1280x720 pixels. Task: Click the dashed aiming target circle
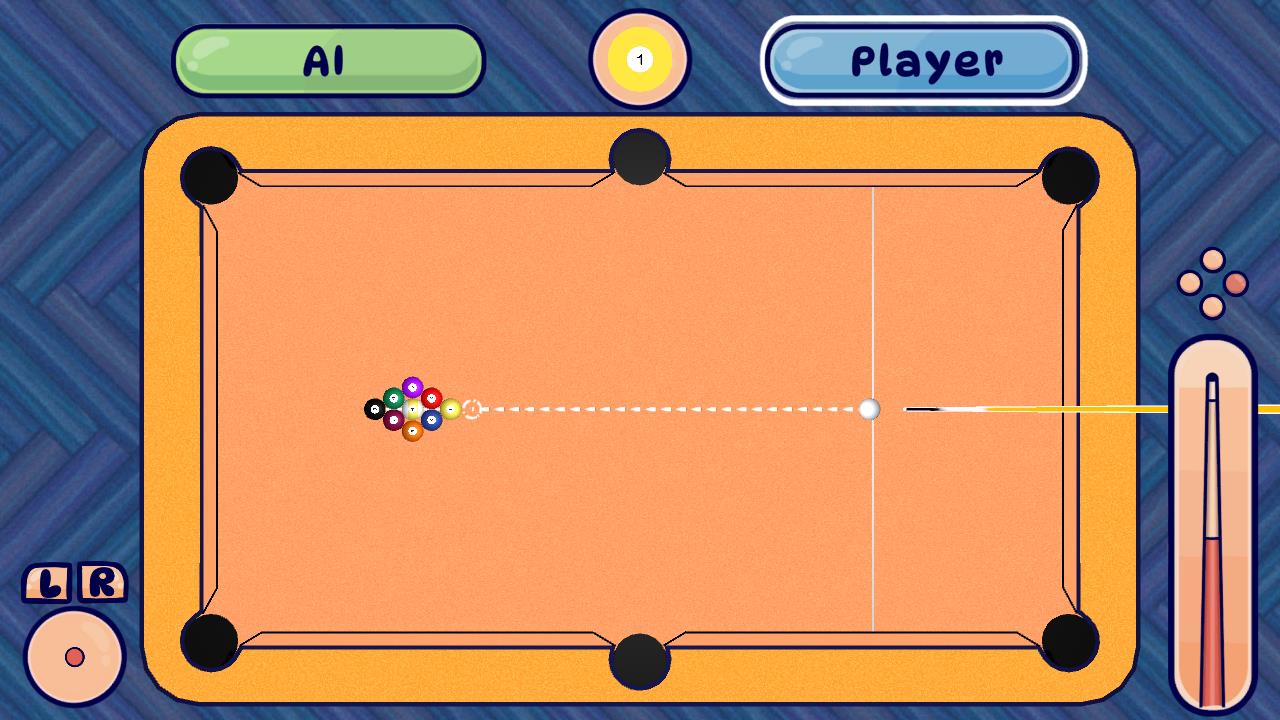point(472,409)
